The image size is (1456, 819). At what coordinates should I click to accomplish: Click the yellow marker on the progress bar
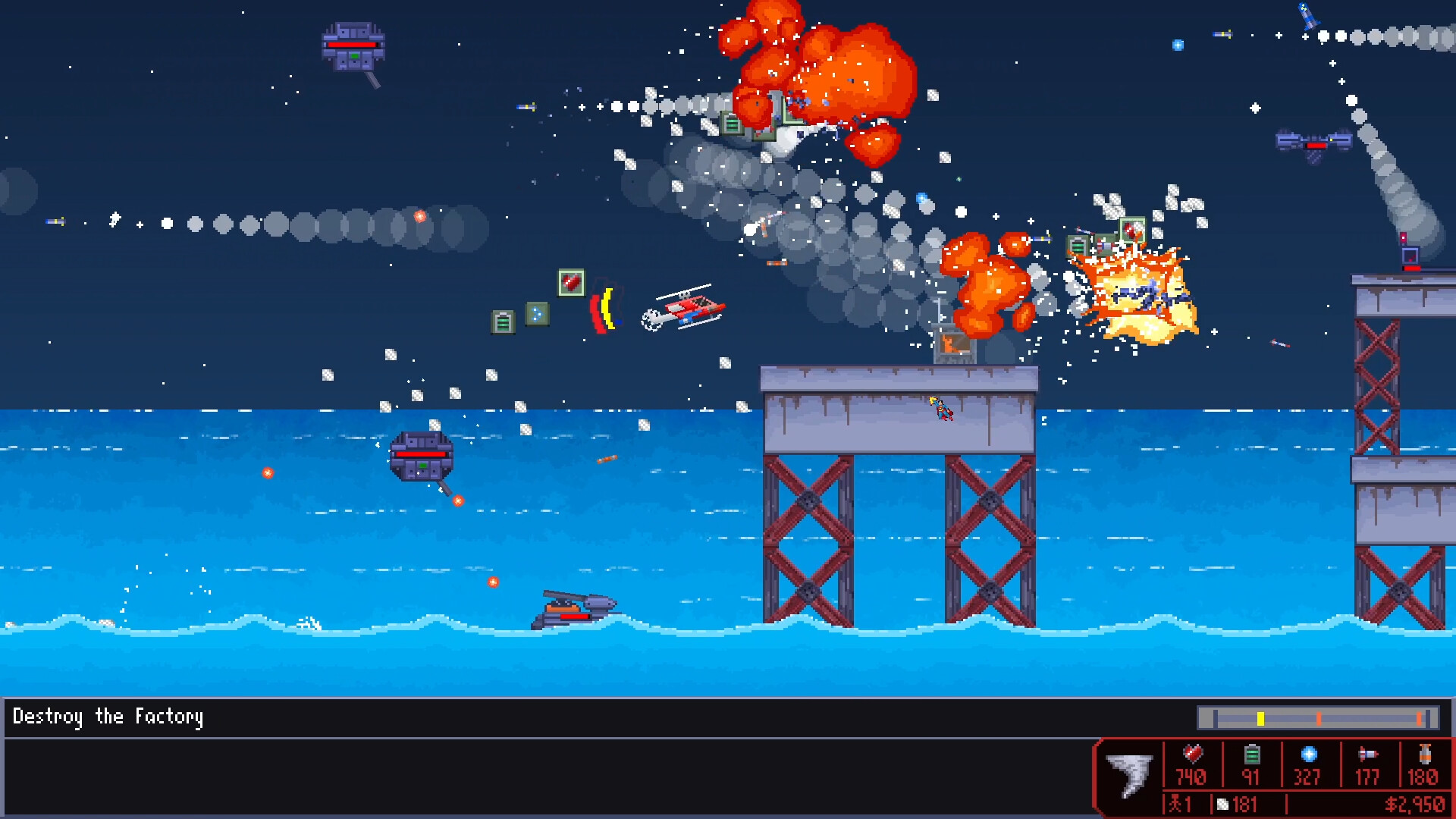click(1260, 718)
